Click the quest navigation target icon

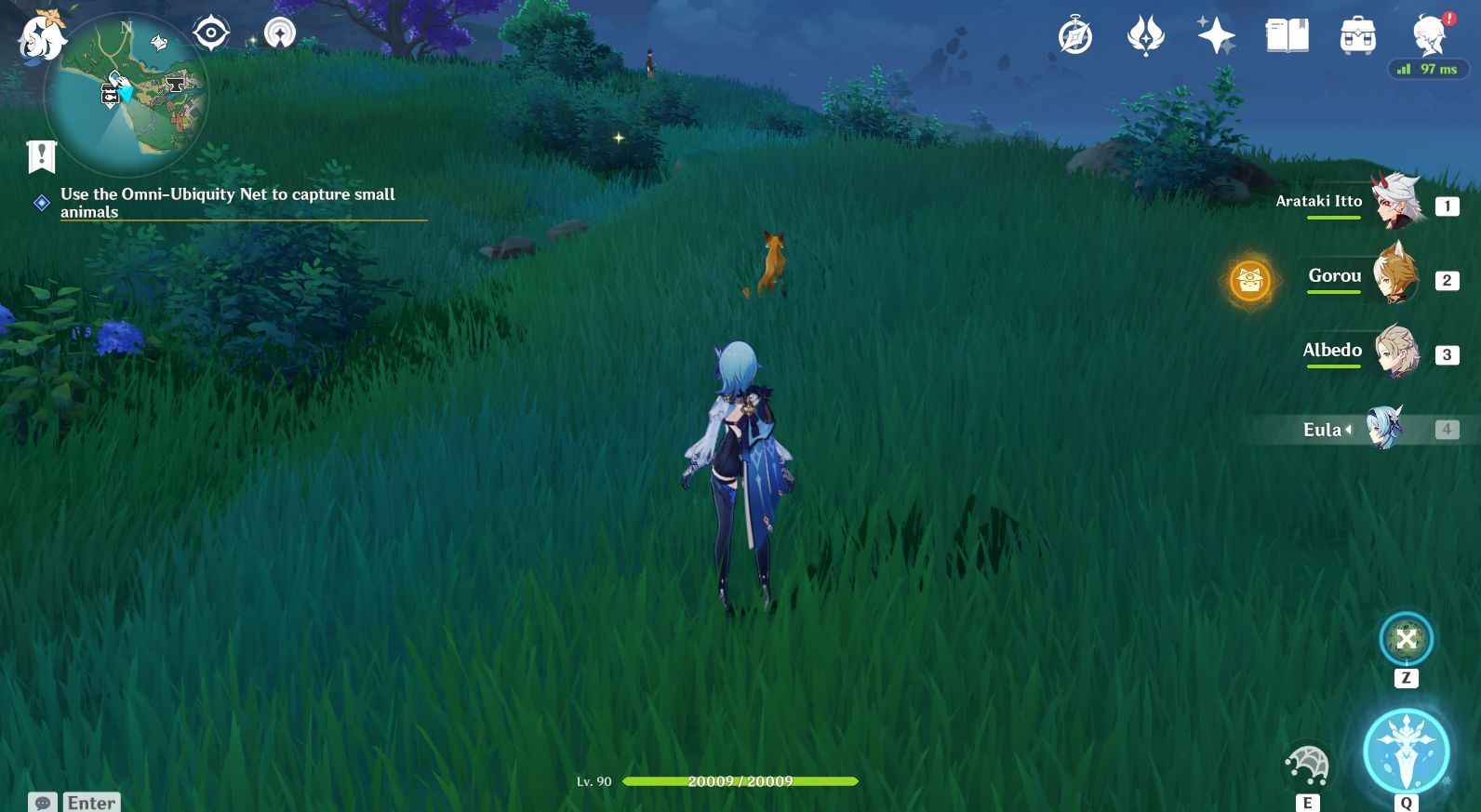click(211, 33)
